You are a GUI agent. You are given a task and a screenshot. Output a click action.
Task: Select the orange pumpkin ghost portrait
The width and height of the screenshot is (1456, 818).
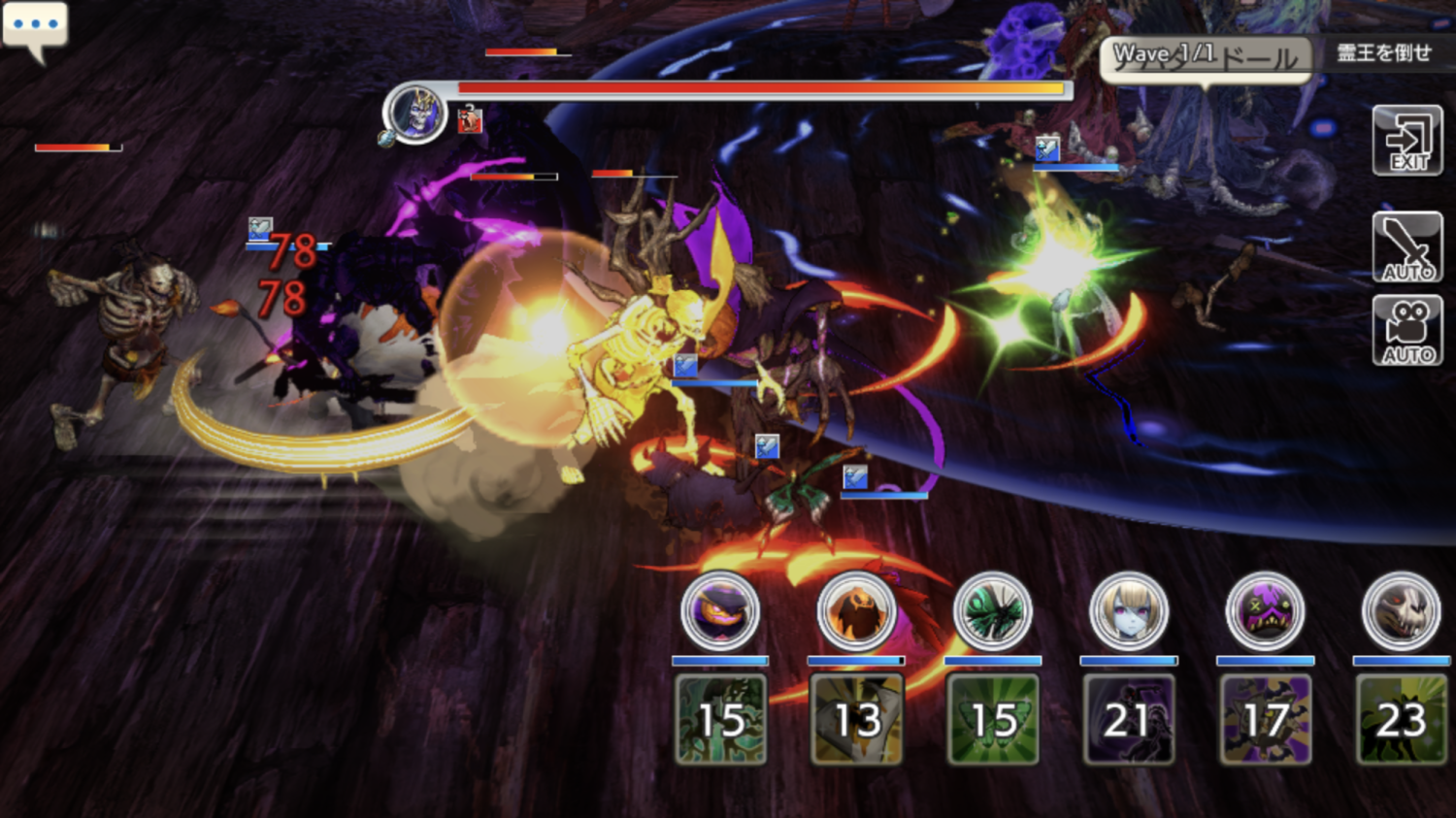tap(856, 612)
